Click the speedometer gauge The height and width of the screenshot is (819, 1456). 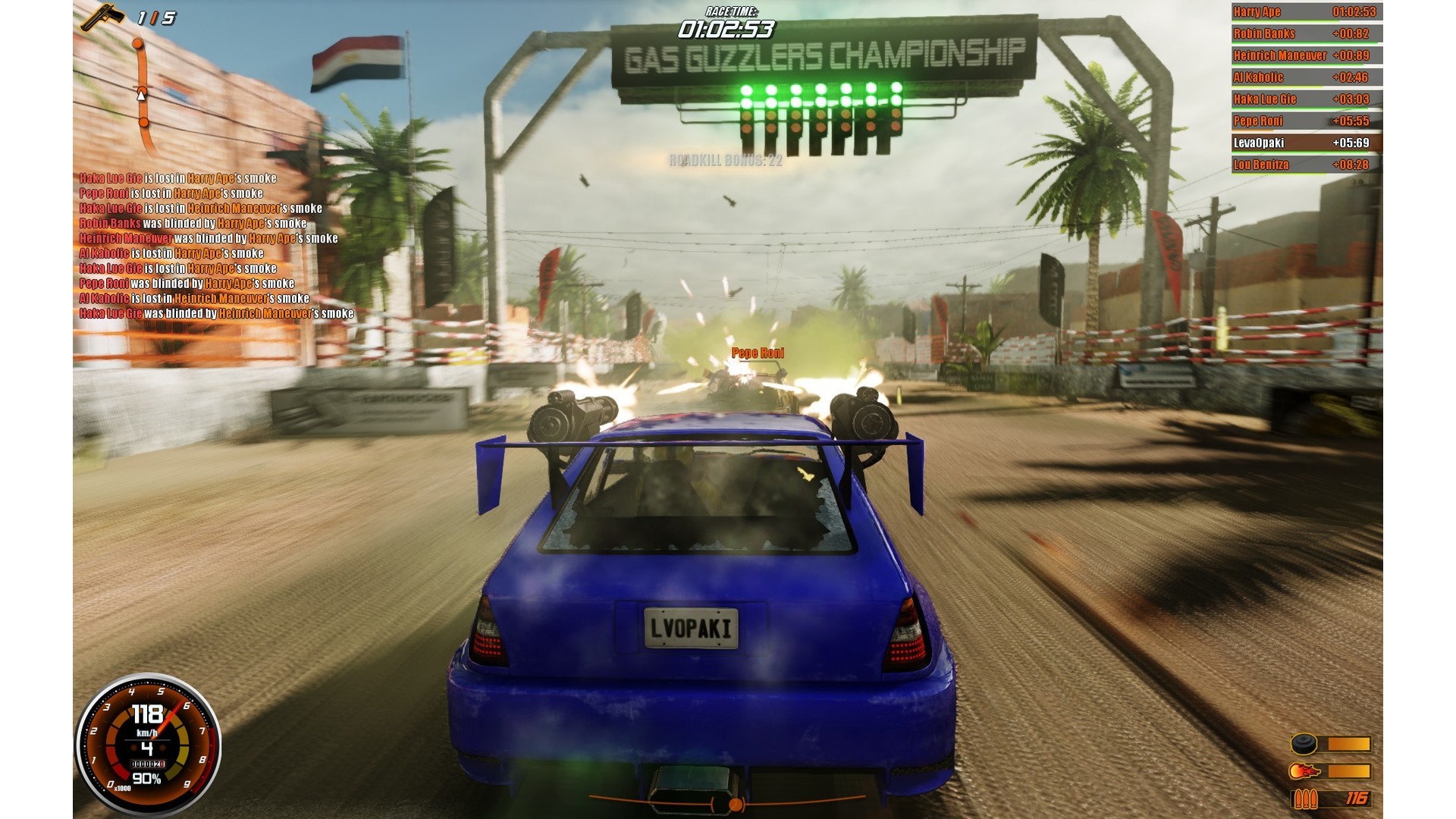point(148,745)
